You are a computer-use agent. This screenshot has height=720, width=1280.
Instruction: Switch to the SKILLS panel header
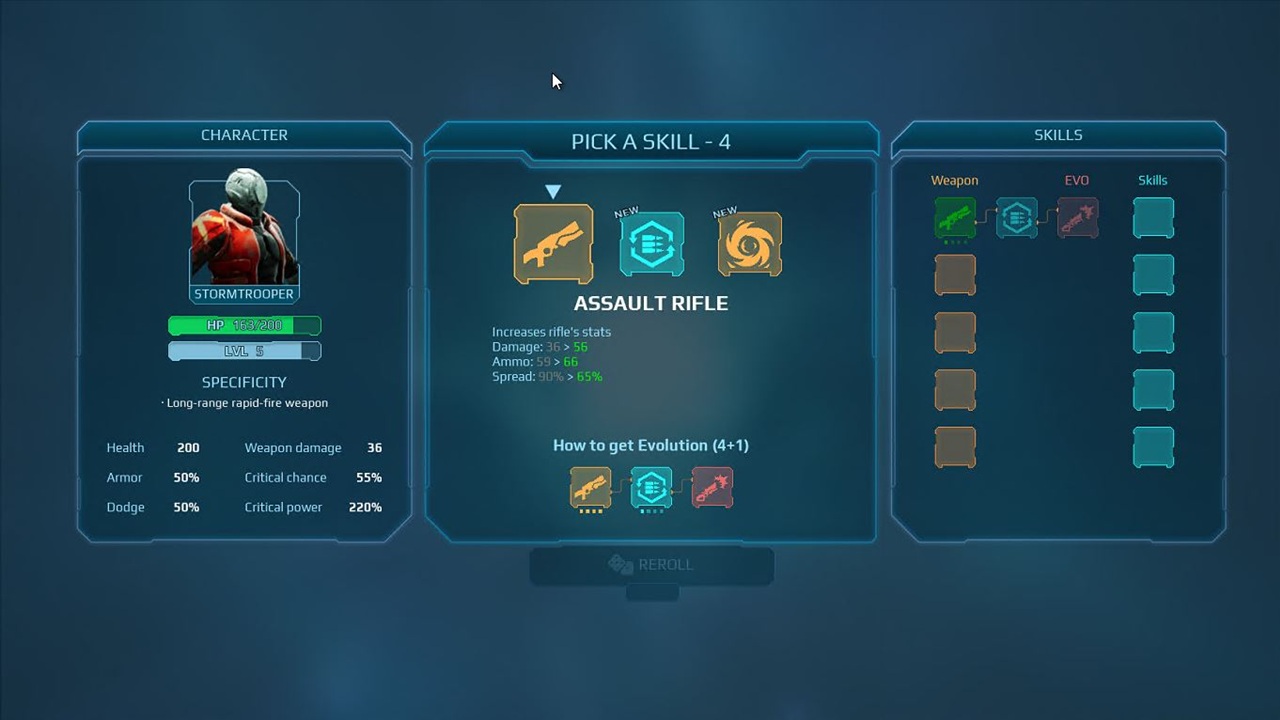click(1058, 134)
